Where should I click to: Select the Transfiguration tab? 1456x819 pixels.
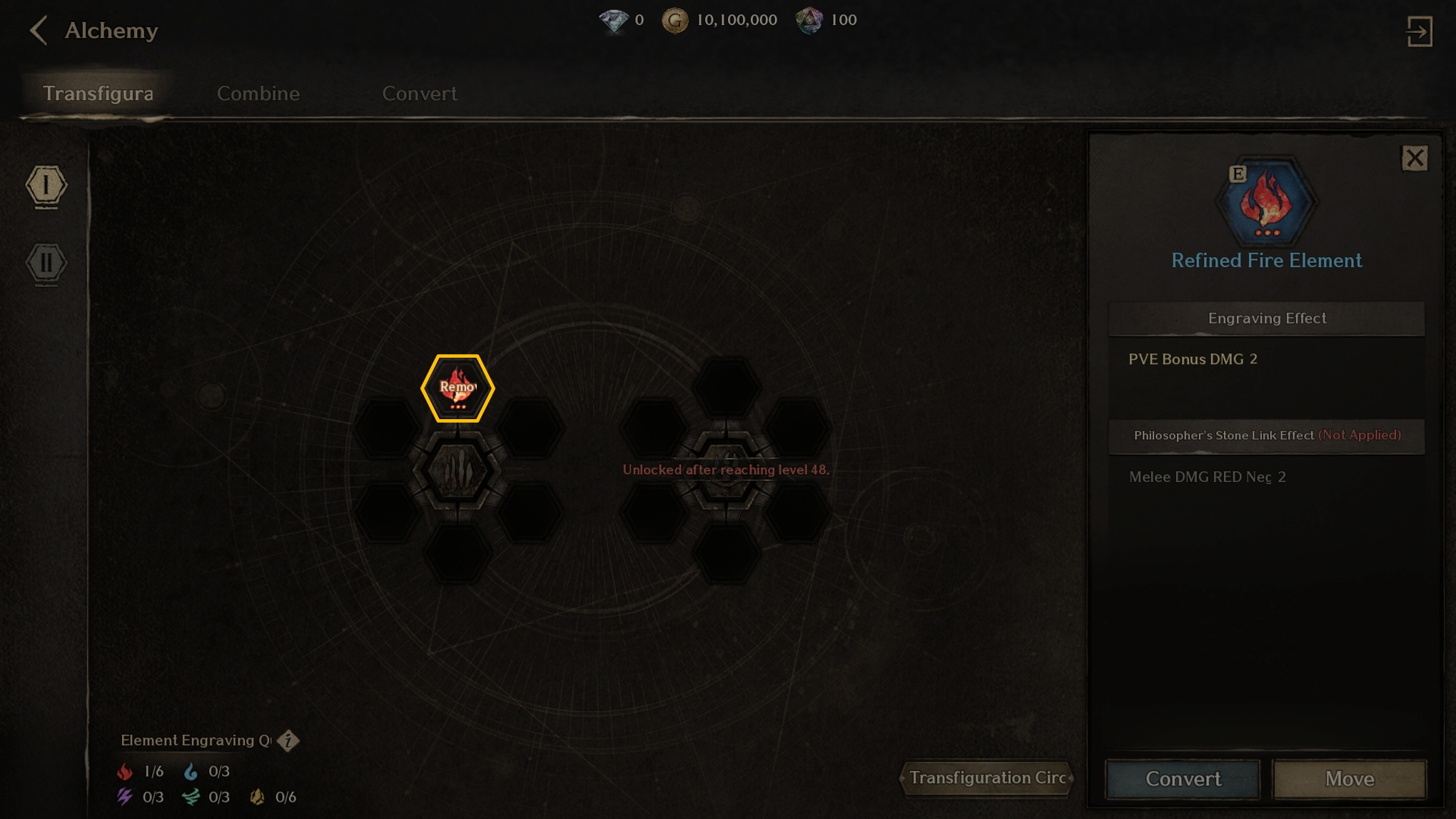[98, 94]
